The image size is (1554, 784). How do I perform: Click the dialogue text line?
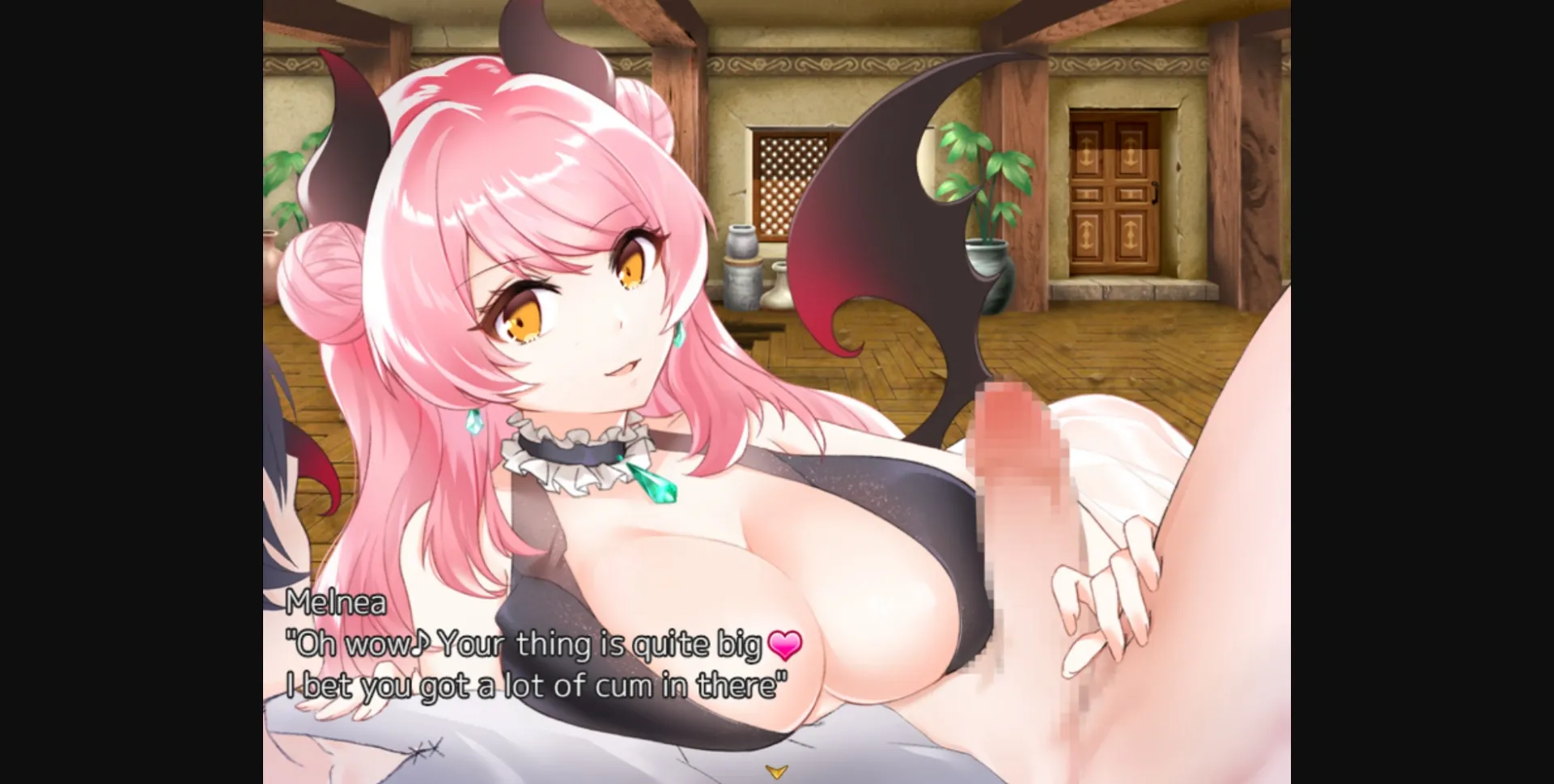[x=542, y=645]
